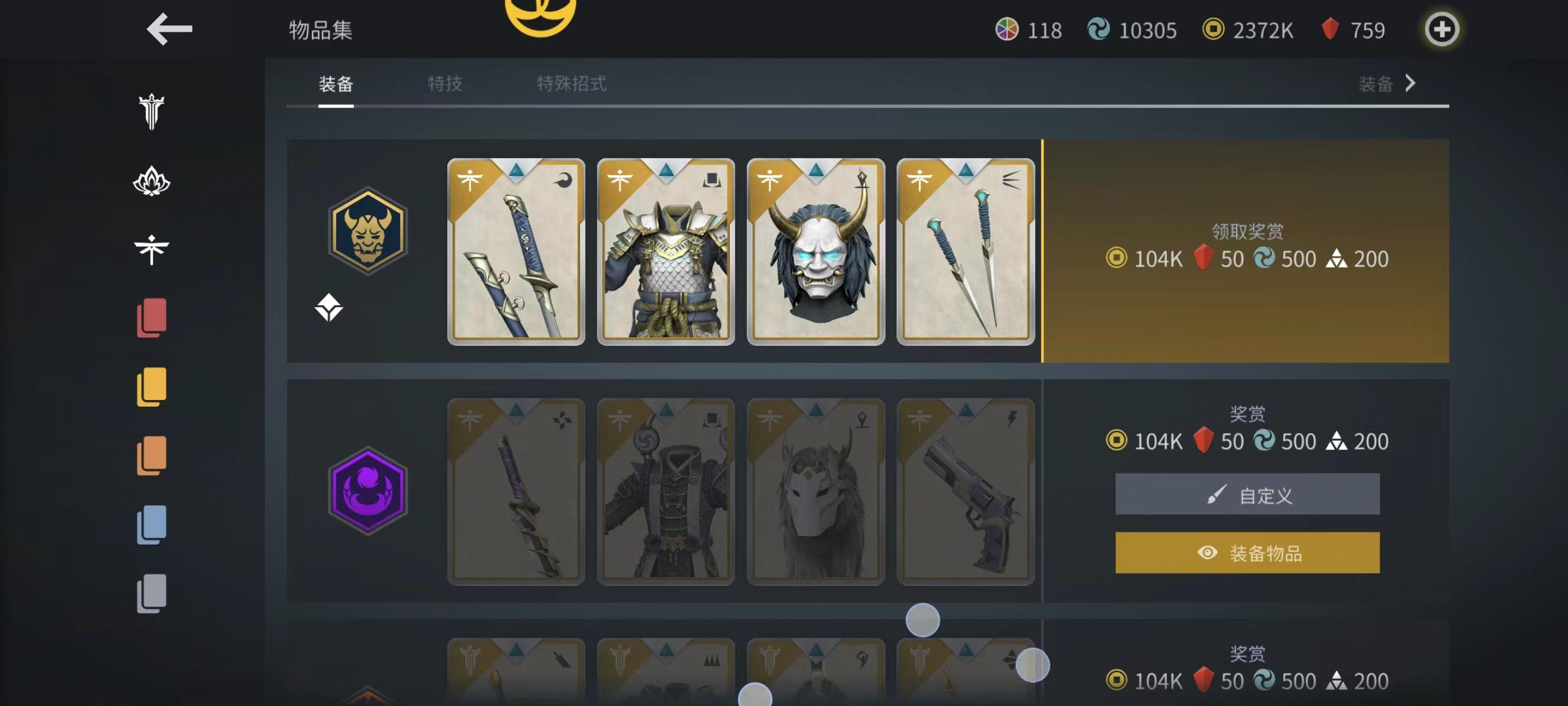Open the yellow card rarity filter
Image resolution: width=1568 pixels, height=706 pixels.
click(x=154, y=386)
